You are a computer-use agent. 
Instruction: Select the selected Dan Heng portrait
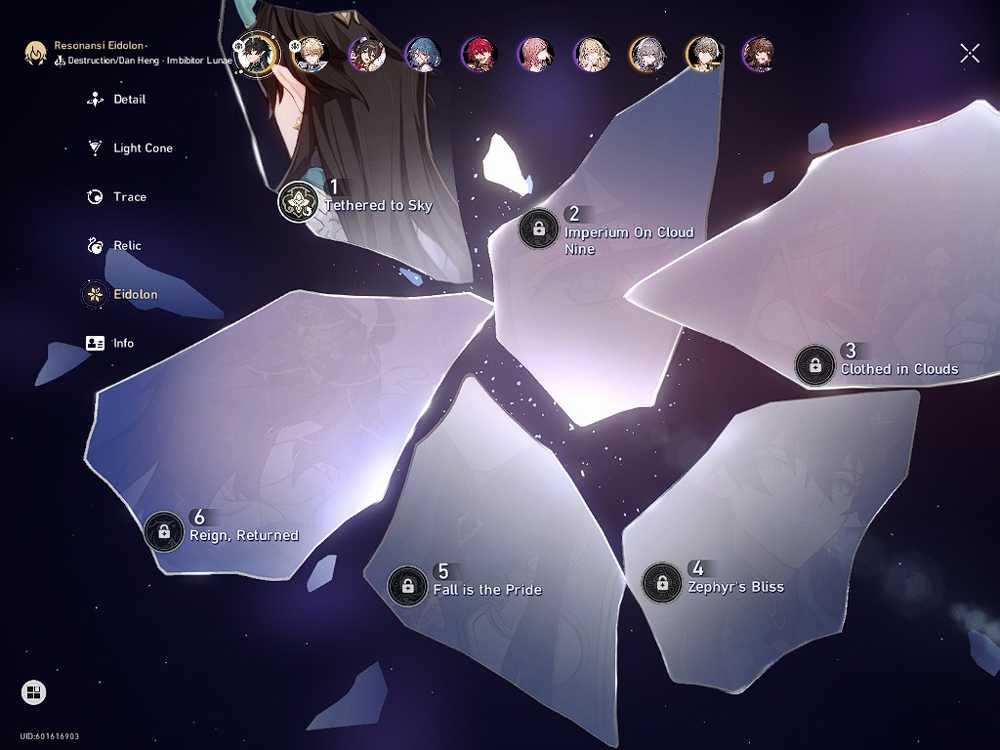coord(255,53)
